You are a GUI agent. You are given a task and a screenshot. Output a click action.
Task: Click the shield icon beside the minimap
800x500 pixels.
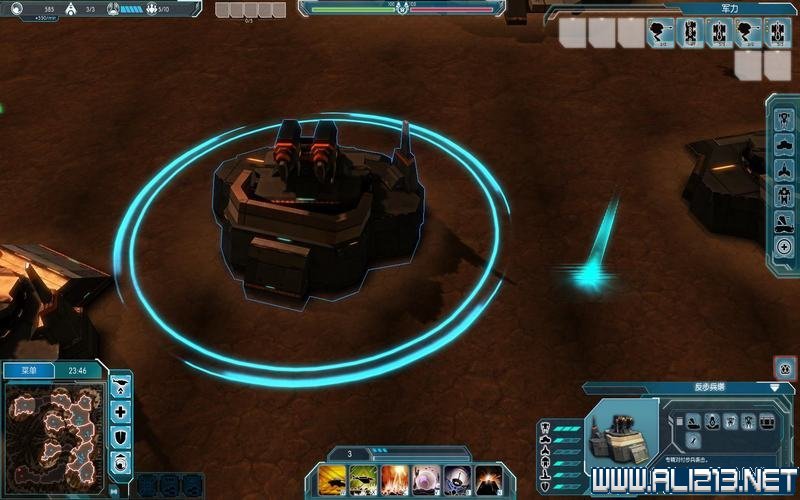121,436
